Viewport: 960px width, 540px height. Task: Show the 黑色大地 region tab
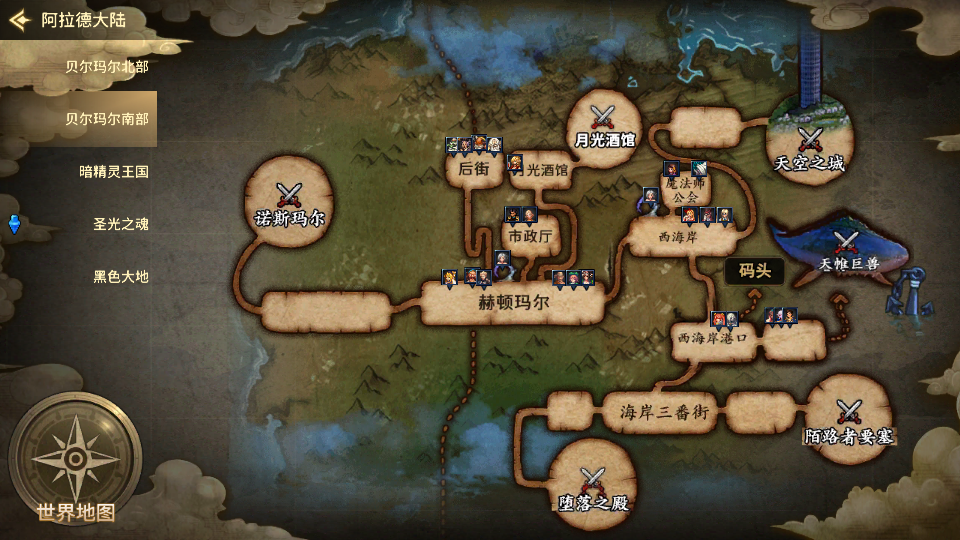click(x=121, y=276)
